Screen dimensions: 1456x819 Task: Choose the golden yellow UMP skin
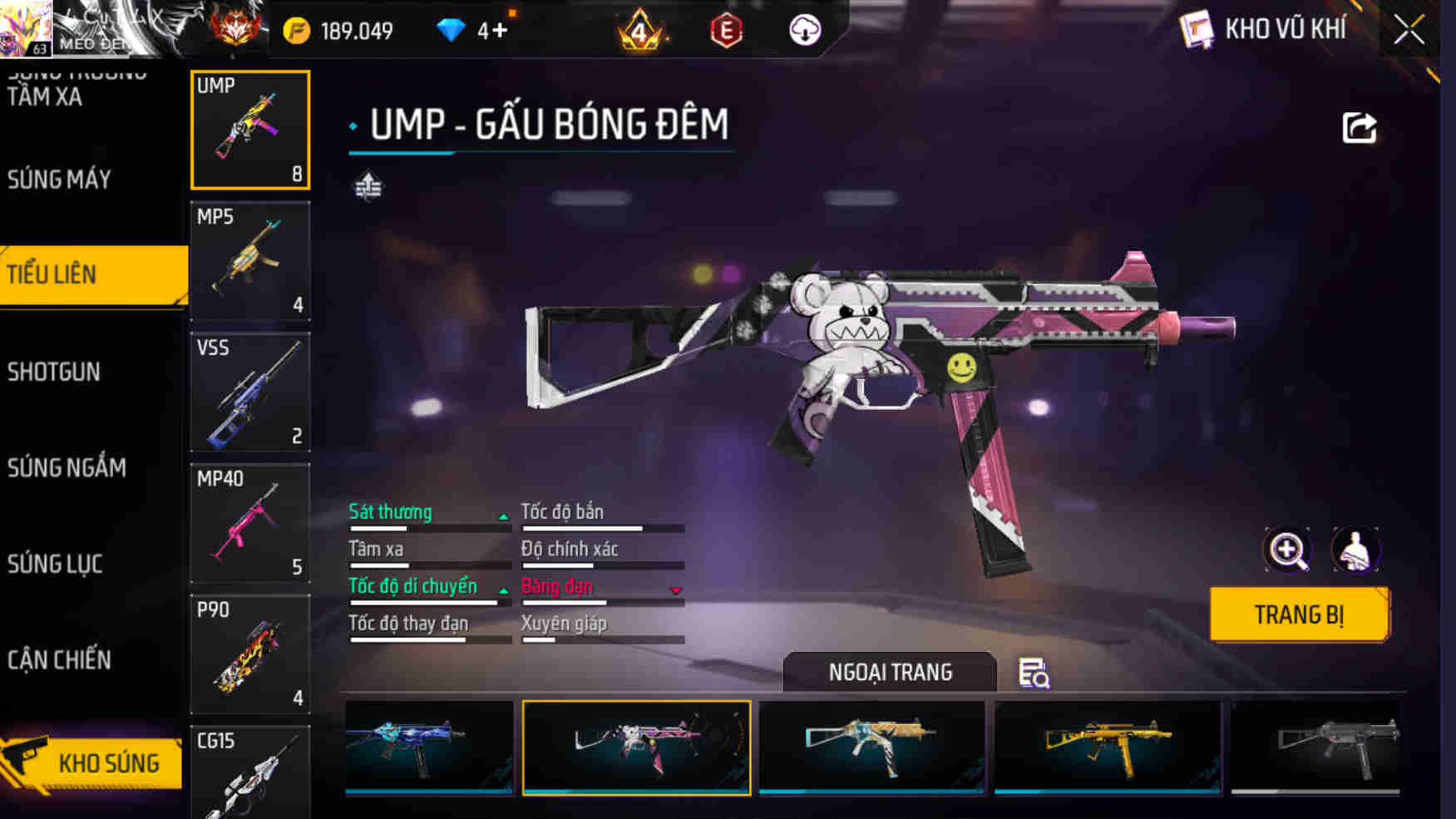1108,747
